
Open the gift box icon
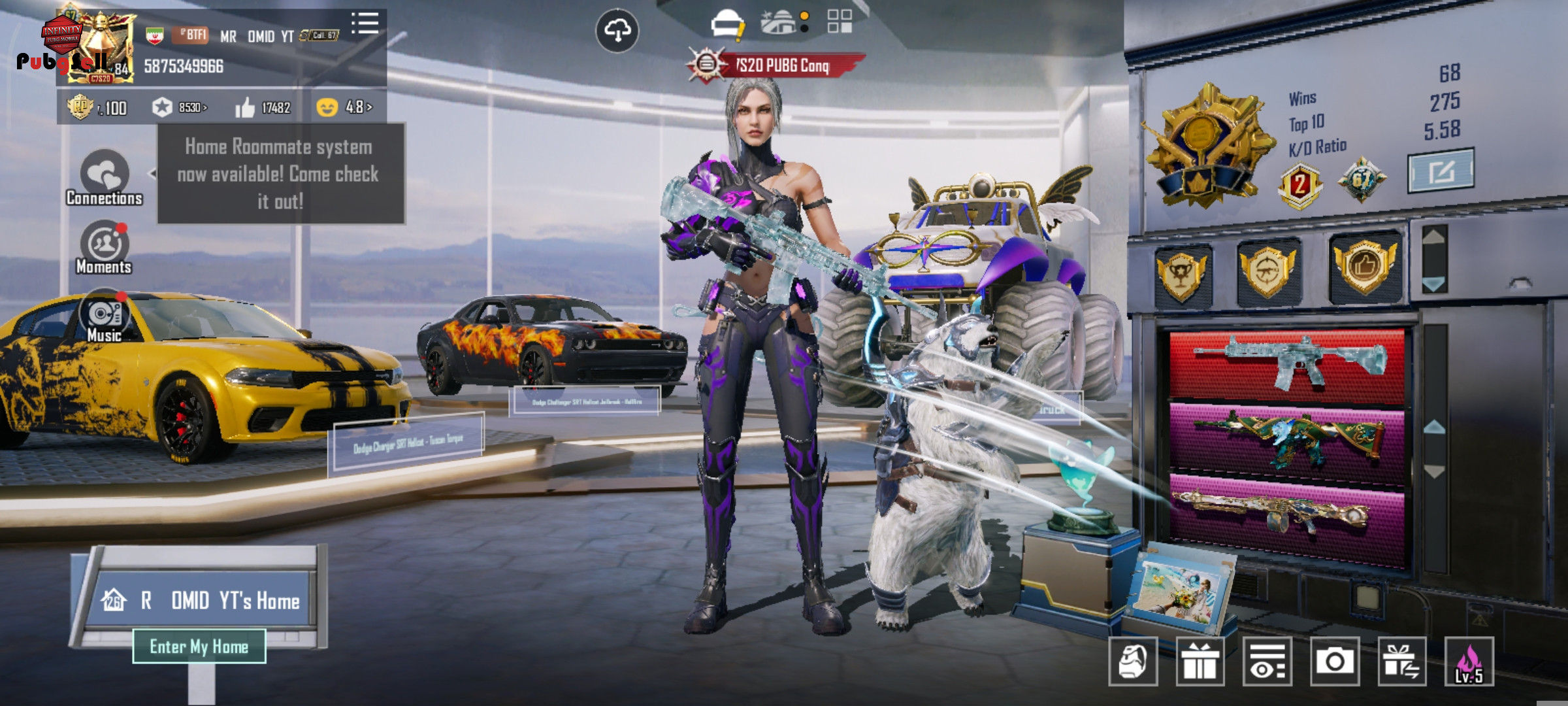(x=1200, y=662)
